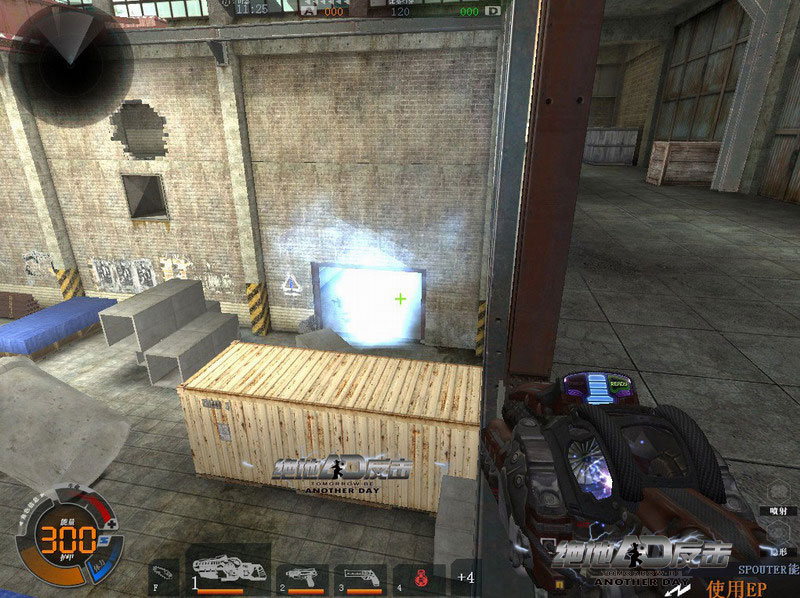Switch to the pistol in slot 2
The image size is (800, 598).
pos(304,576)
